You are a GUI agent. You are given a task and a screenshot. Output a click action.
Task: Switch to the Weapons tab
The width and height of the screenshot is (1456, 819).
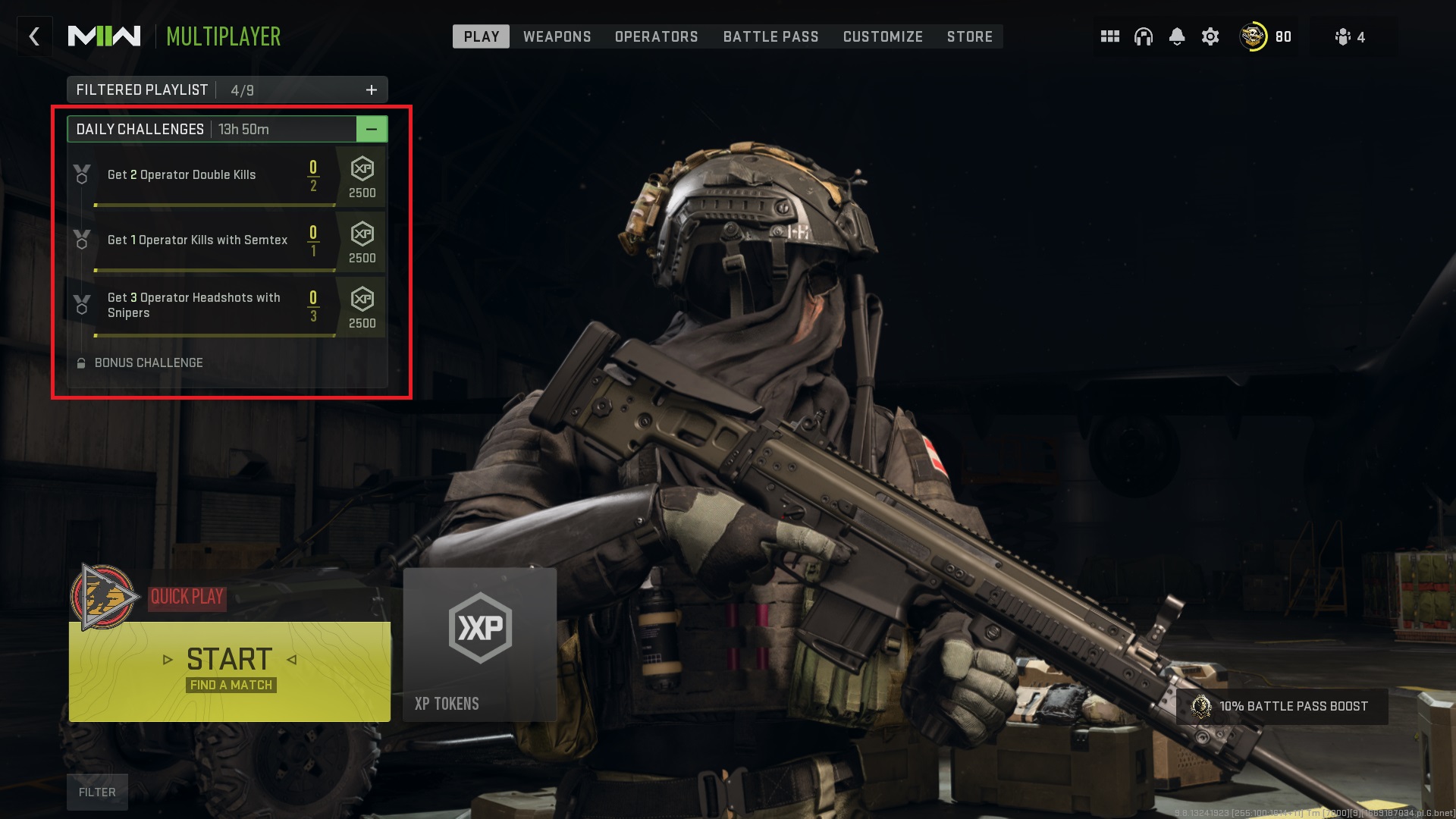click(557, 36)
